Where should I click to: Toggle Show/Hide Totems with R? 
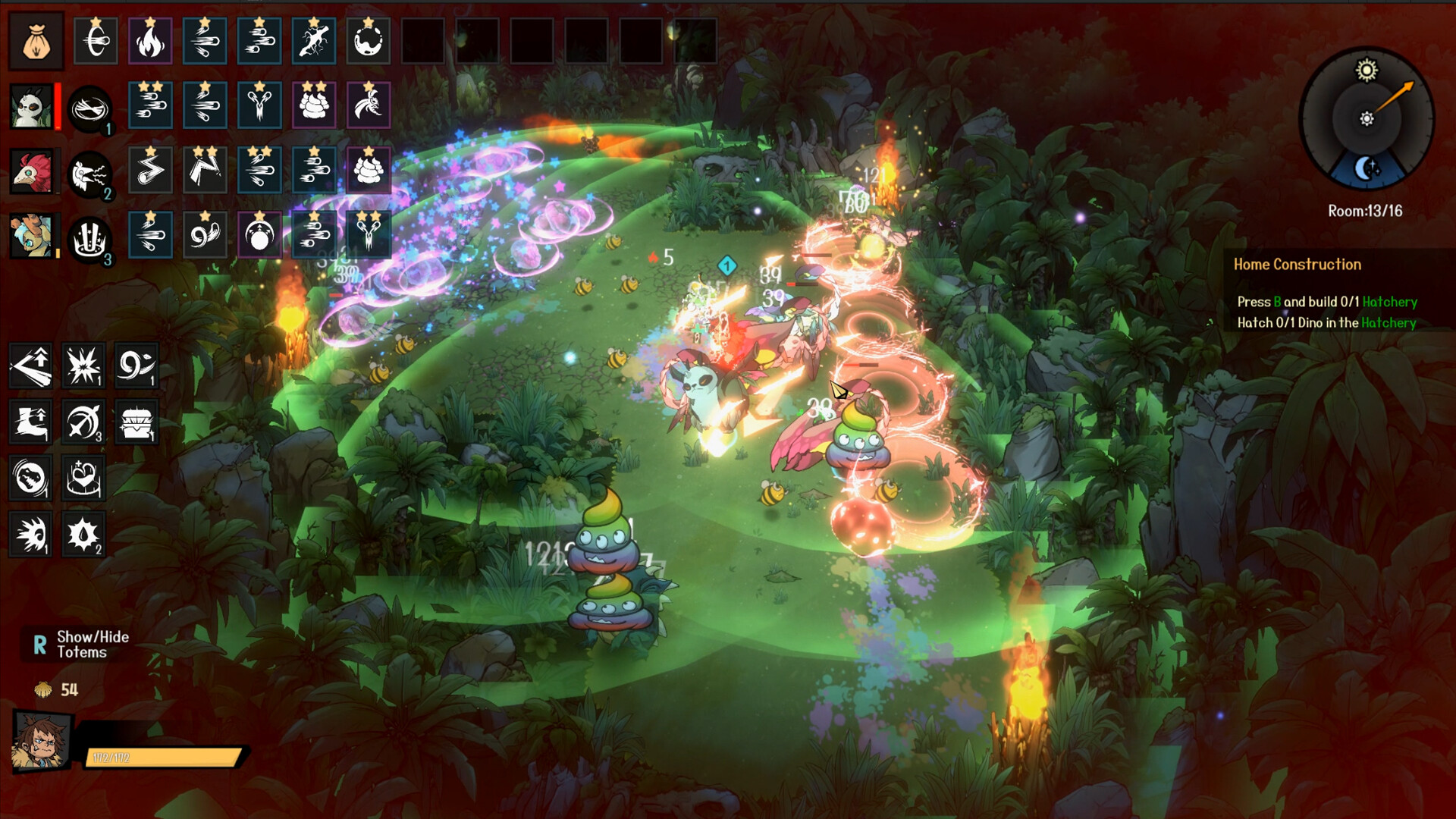(68, 643)
